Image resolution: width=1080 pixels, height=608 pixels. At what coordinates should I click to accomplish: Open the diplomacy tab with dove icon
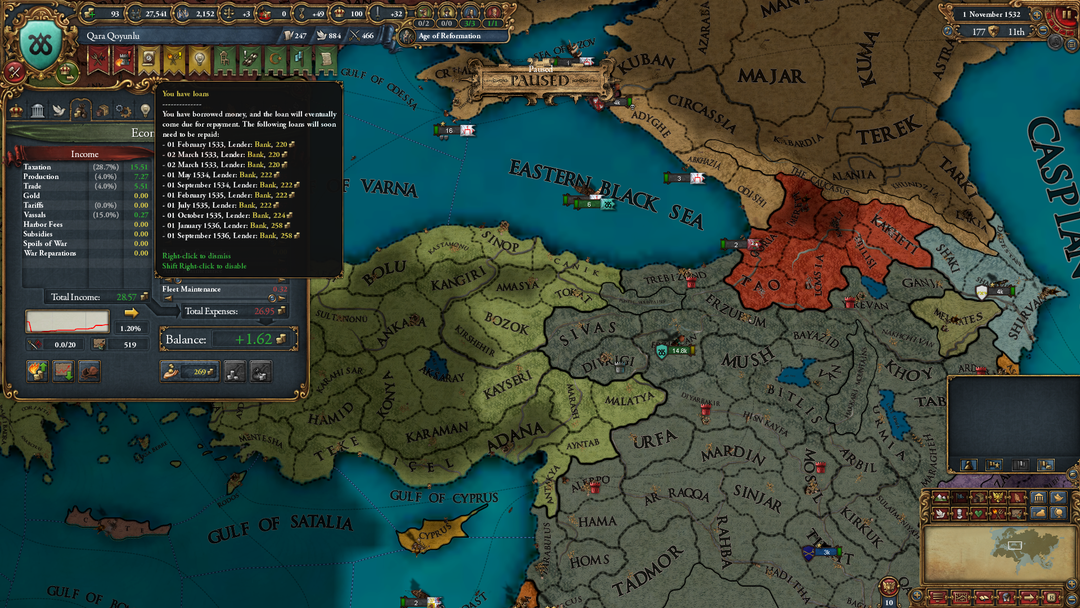click(x=59, y=110)
